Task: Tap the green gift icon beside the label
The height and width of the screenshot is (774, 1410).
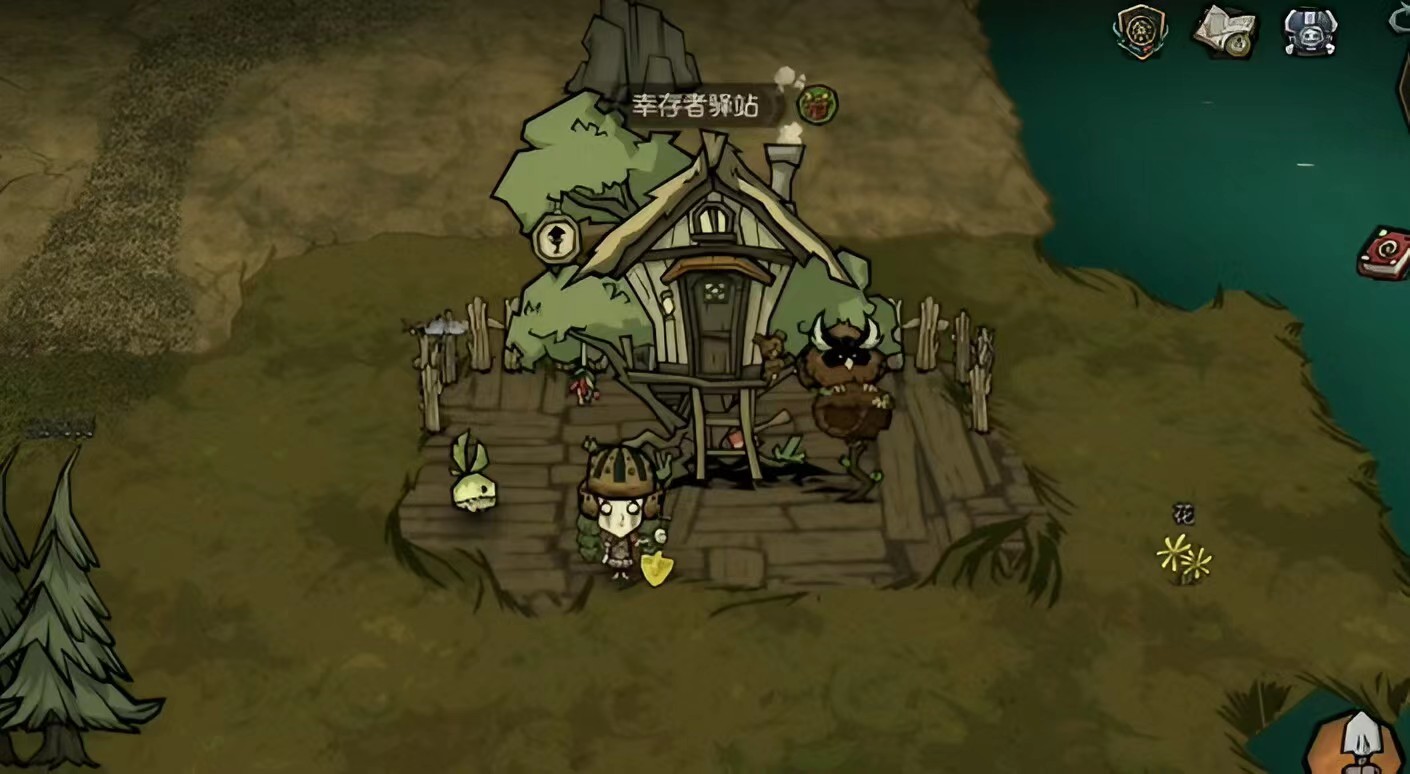Action: point(817,104)
